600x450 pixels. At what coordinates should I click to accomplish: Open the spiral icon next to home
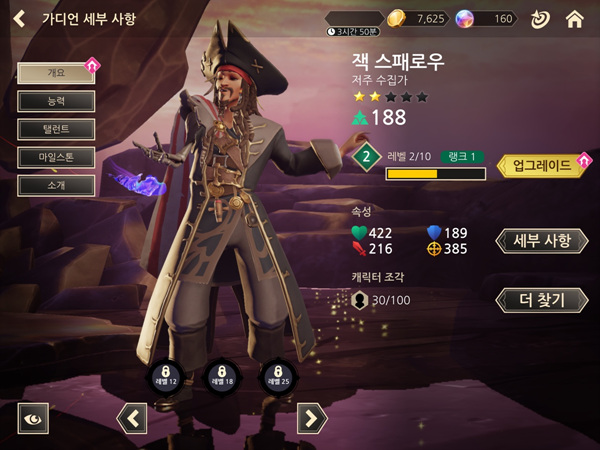(x=539, y=18)
